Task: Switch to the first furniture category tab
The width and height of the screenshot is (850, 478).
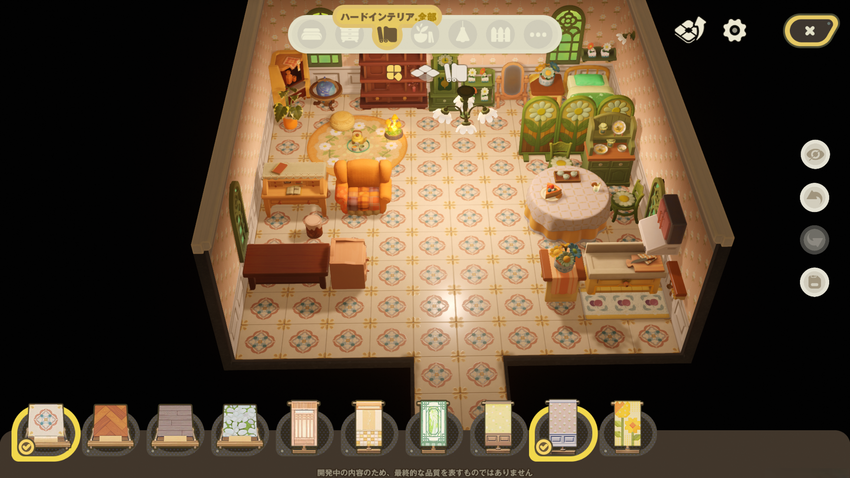Action: coord(311,35)
